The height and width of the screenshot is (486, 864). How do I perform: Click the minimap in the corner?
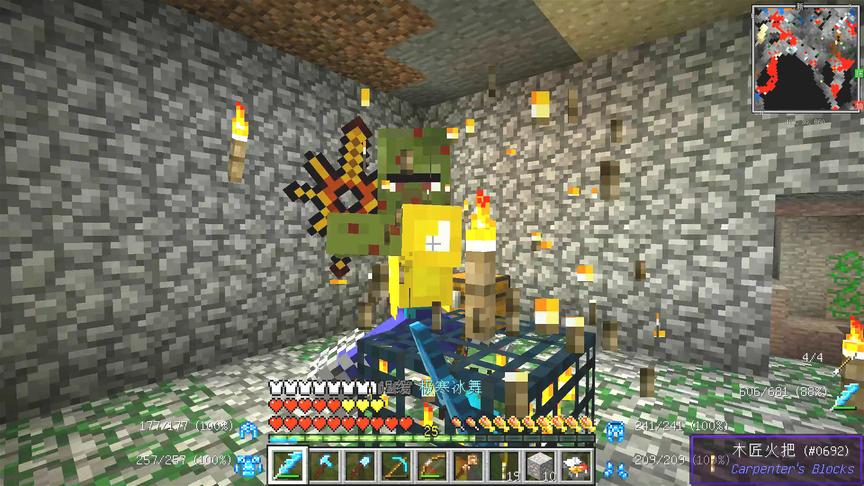806,58
